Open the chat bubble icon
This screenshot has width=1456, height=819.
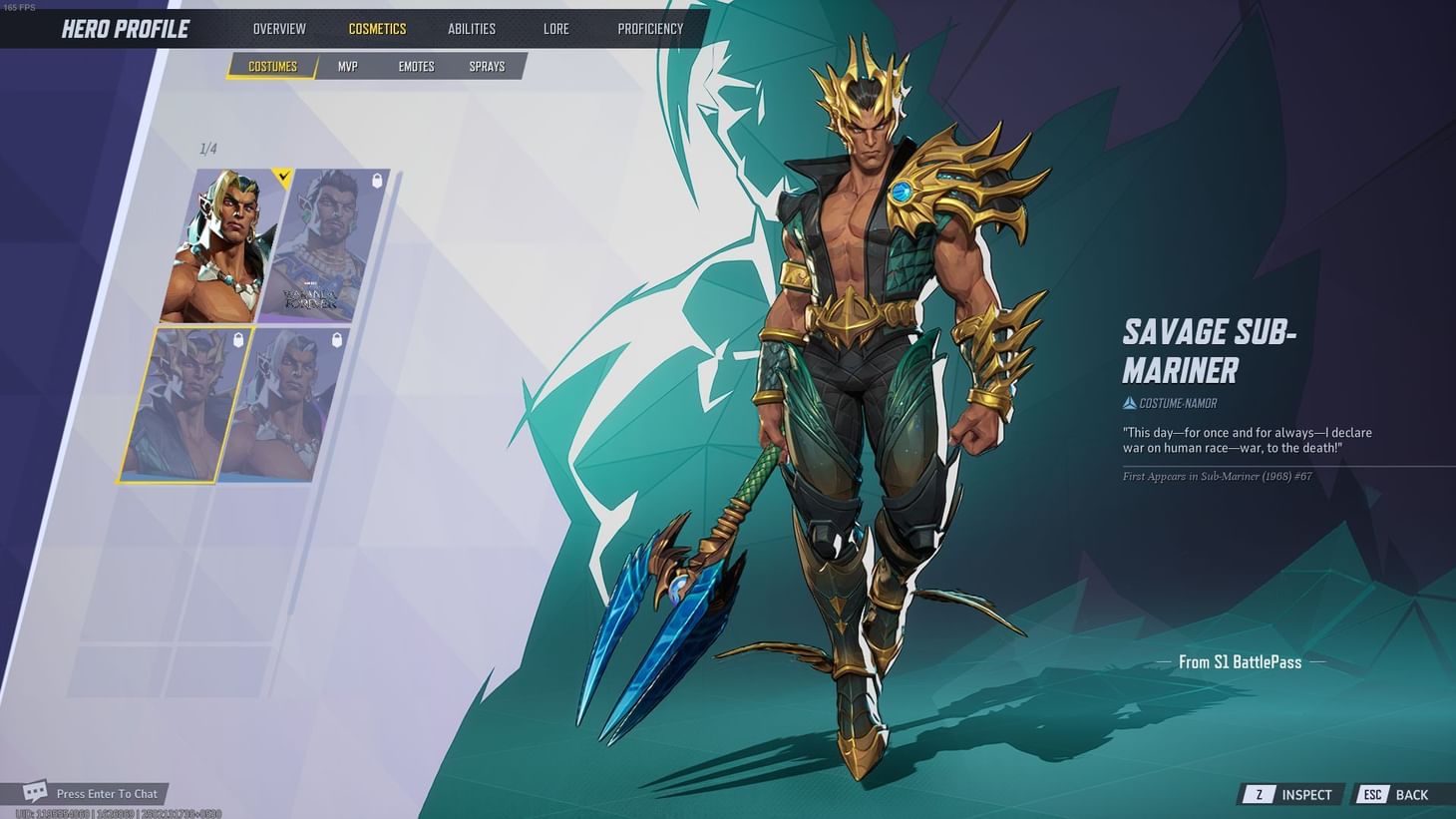(35, 792)
